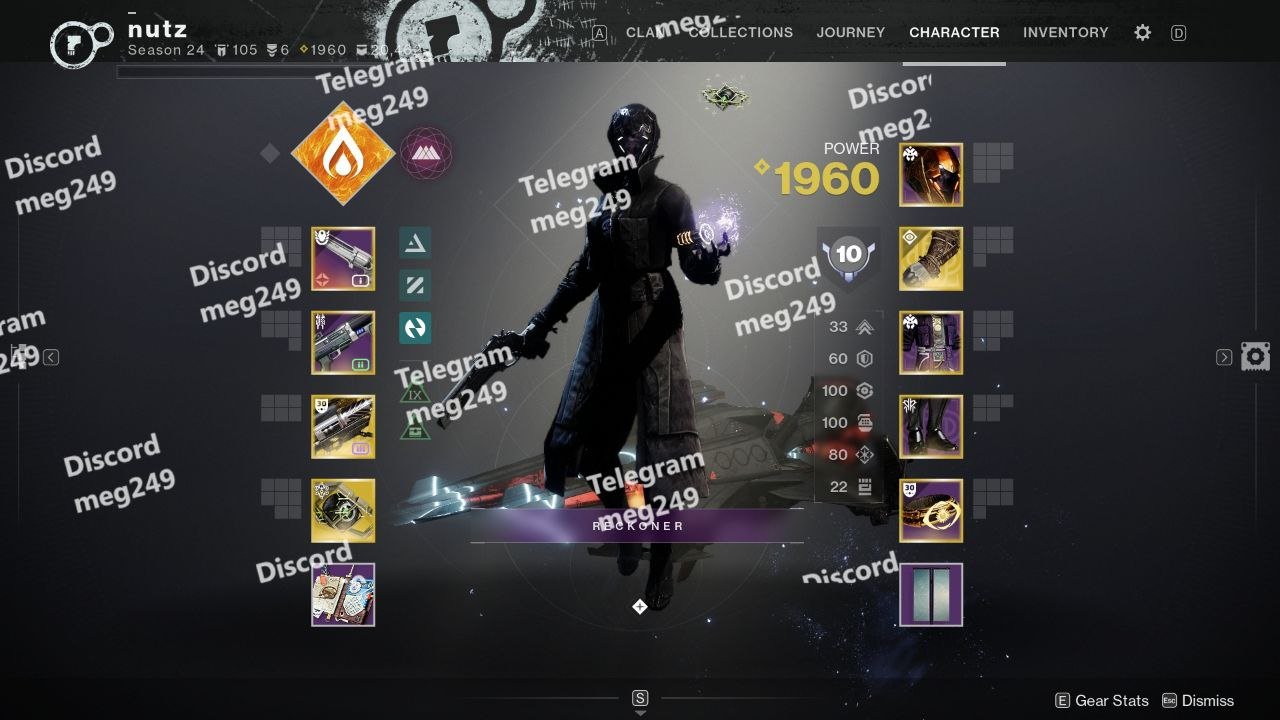The image size is (1280, 720).
Task: Inspect the equipped helmet slot
Action: (x=931, y=175)
